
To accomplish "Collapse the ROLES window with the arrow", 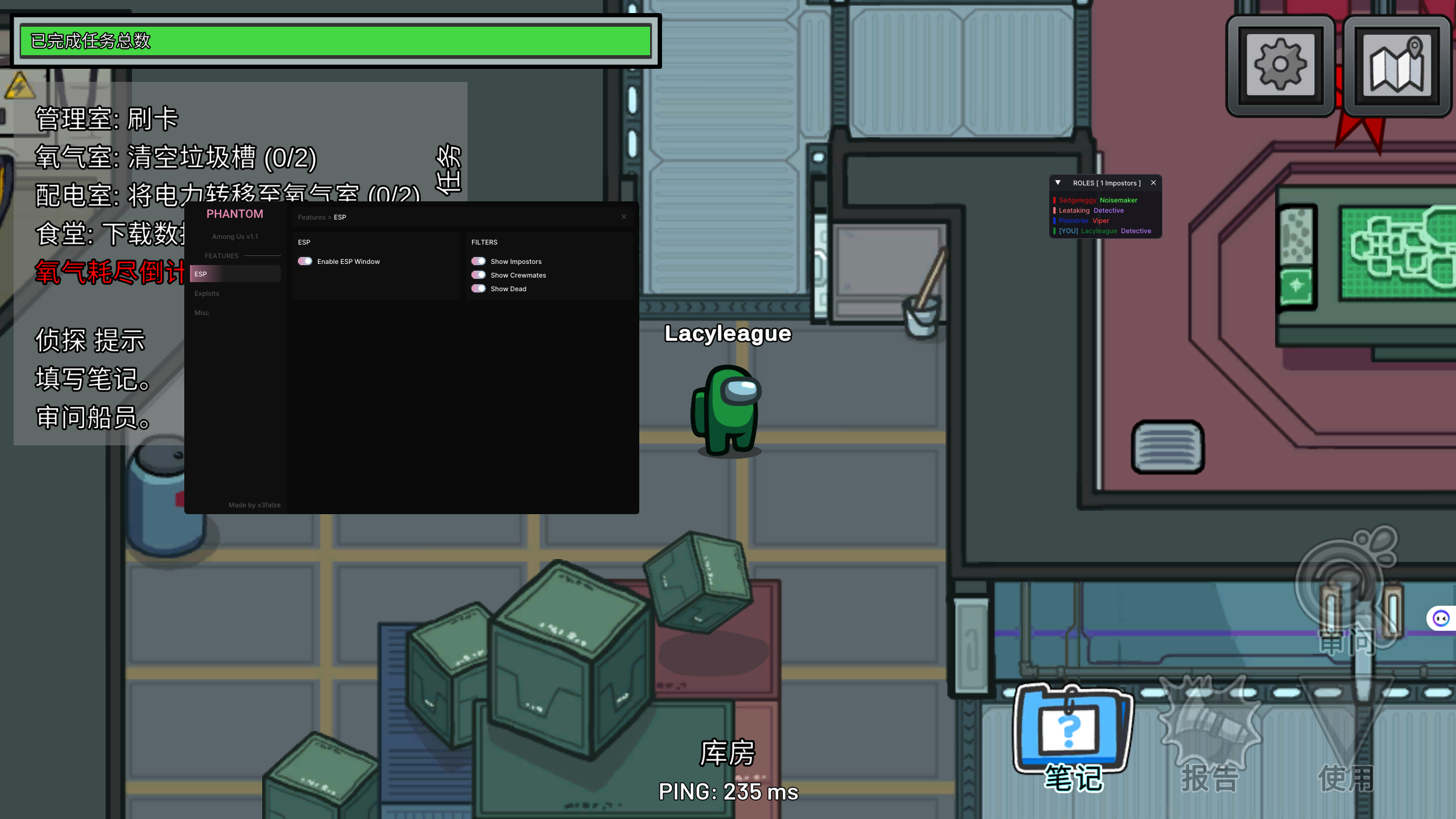I will coord(1058,183).
